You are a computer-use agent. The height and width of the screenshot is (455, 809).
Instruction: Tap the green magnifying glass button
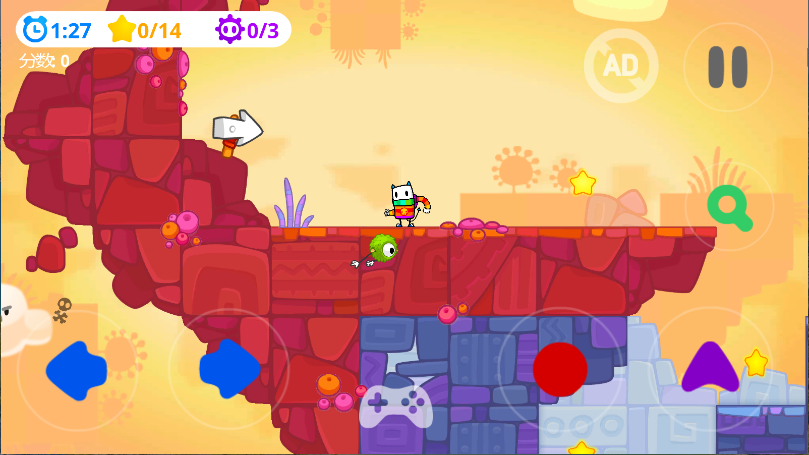(730, 206)
